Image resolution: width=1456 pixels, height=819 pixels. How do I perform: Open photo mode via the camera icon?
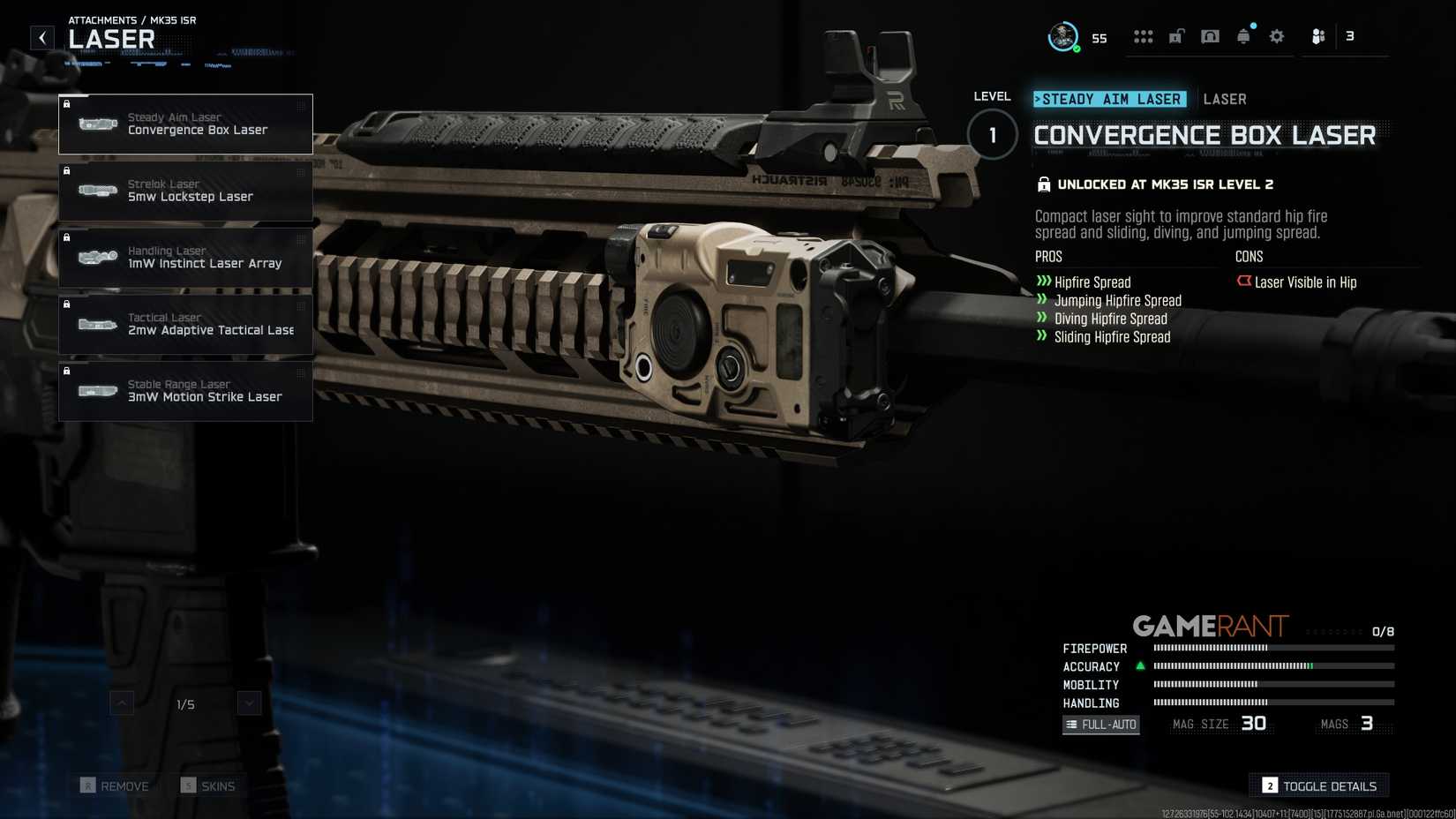pyautogui.click(x=1210, y=36)
